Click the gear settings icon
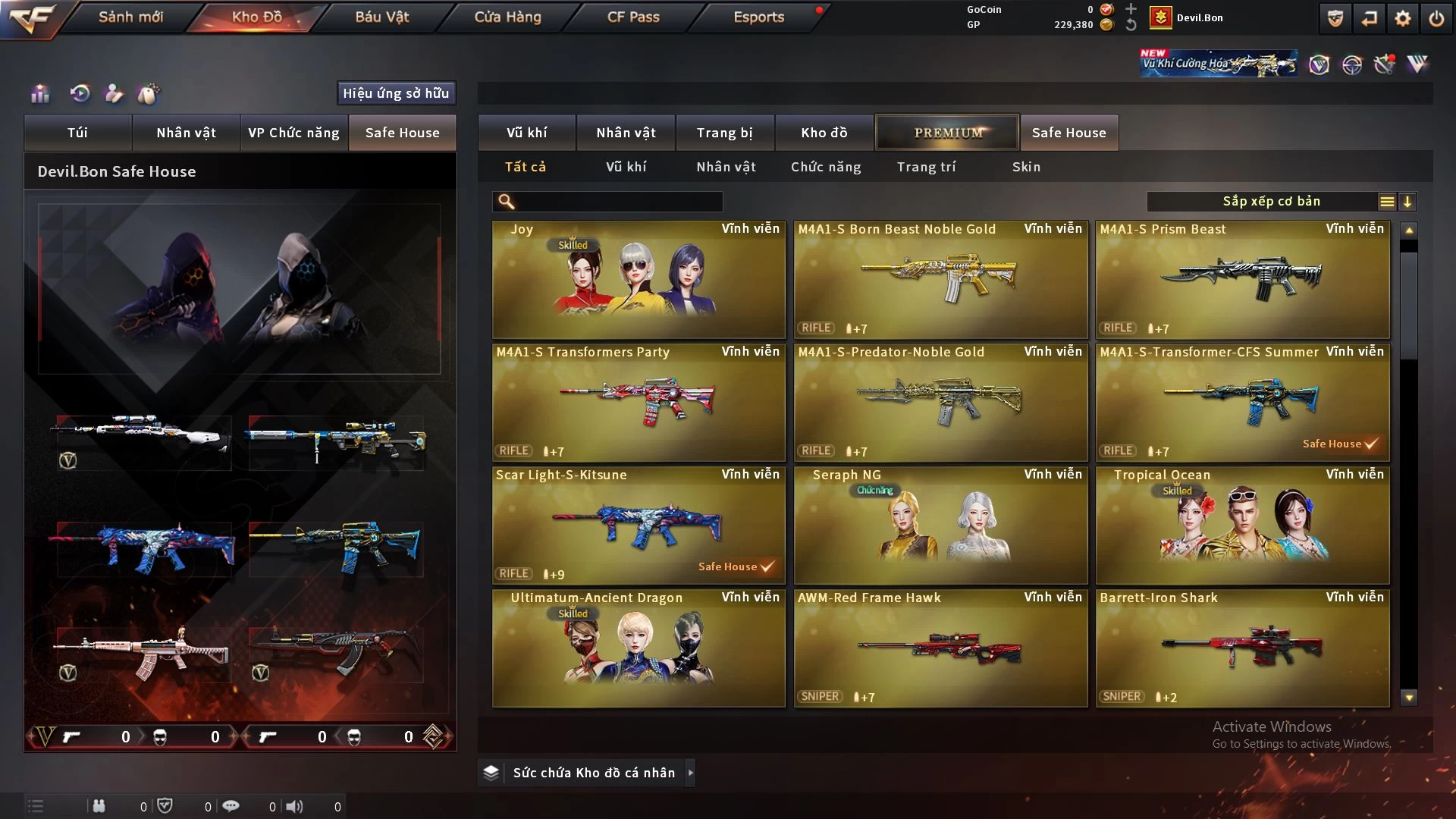 point(1402,18)
